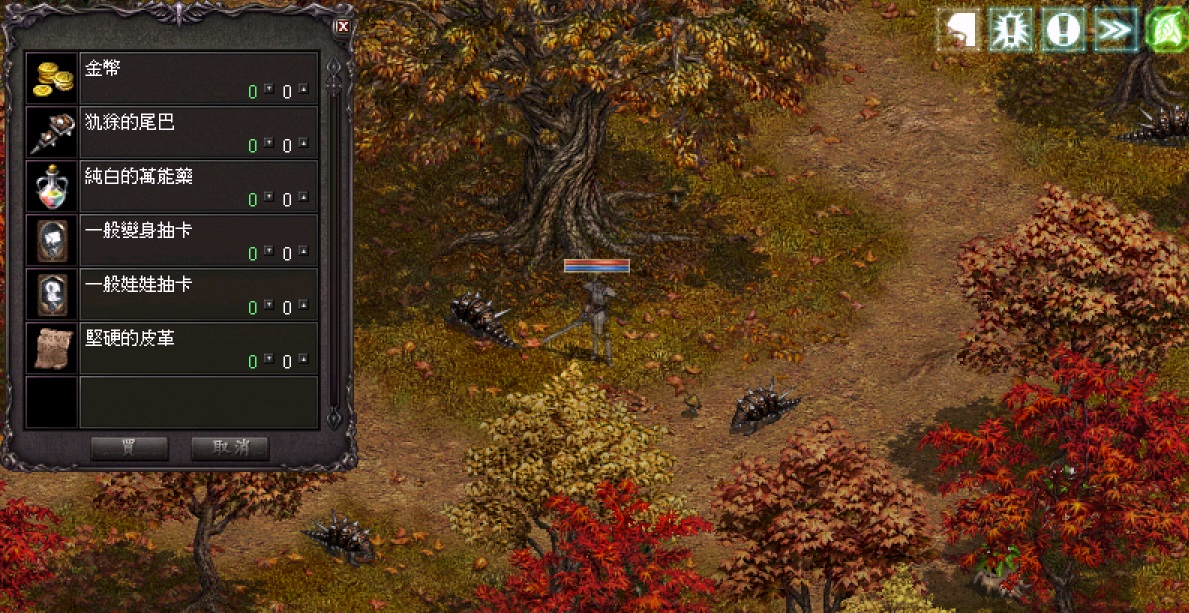Select the 堅硬的皮革 leather icon
Screen dimensions: 1189x613
click(52, 349)
